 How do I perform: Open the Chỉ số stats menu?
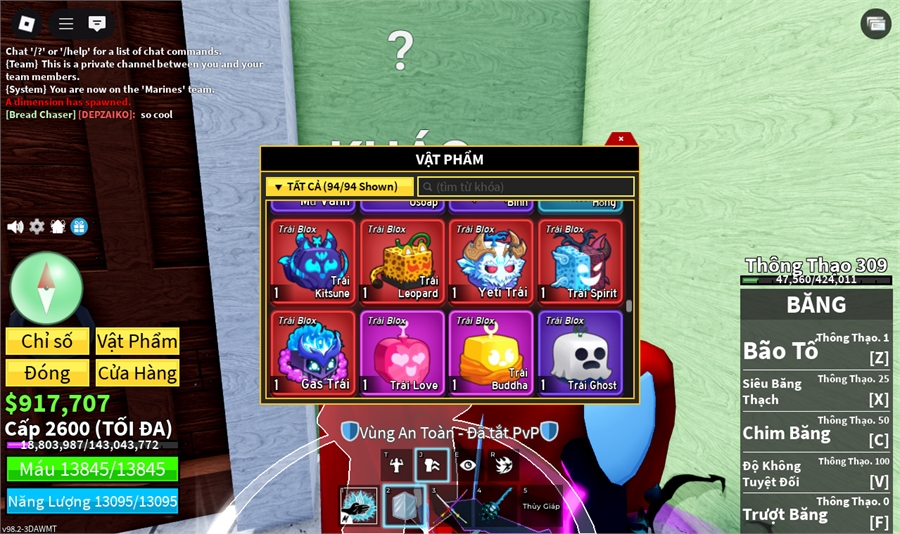tap(47, 341)
